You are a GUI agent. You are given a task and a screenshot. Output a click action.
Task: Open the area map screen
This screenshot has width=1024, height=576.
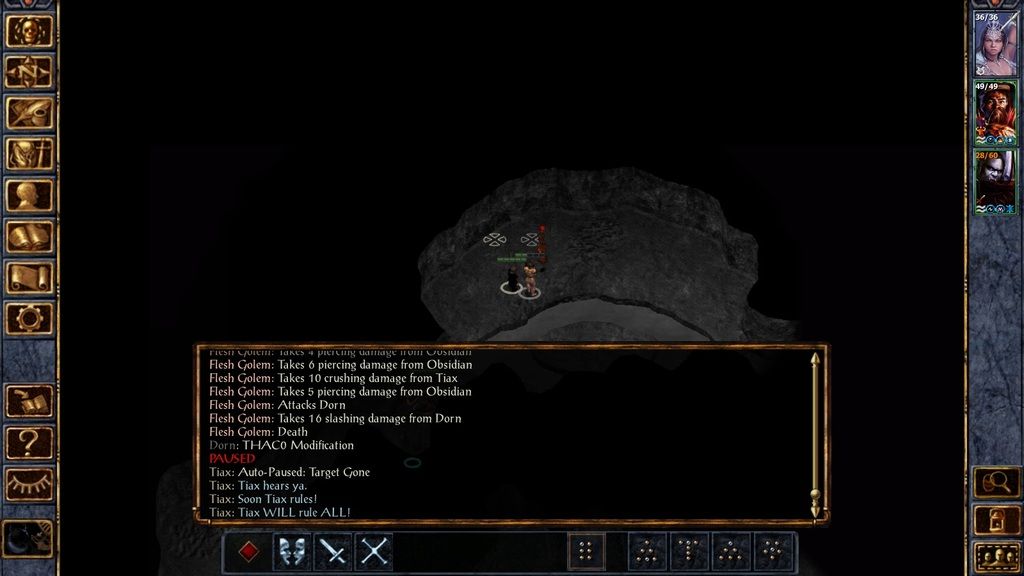click(x=29, y=72)
